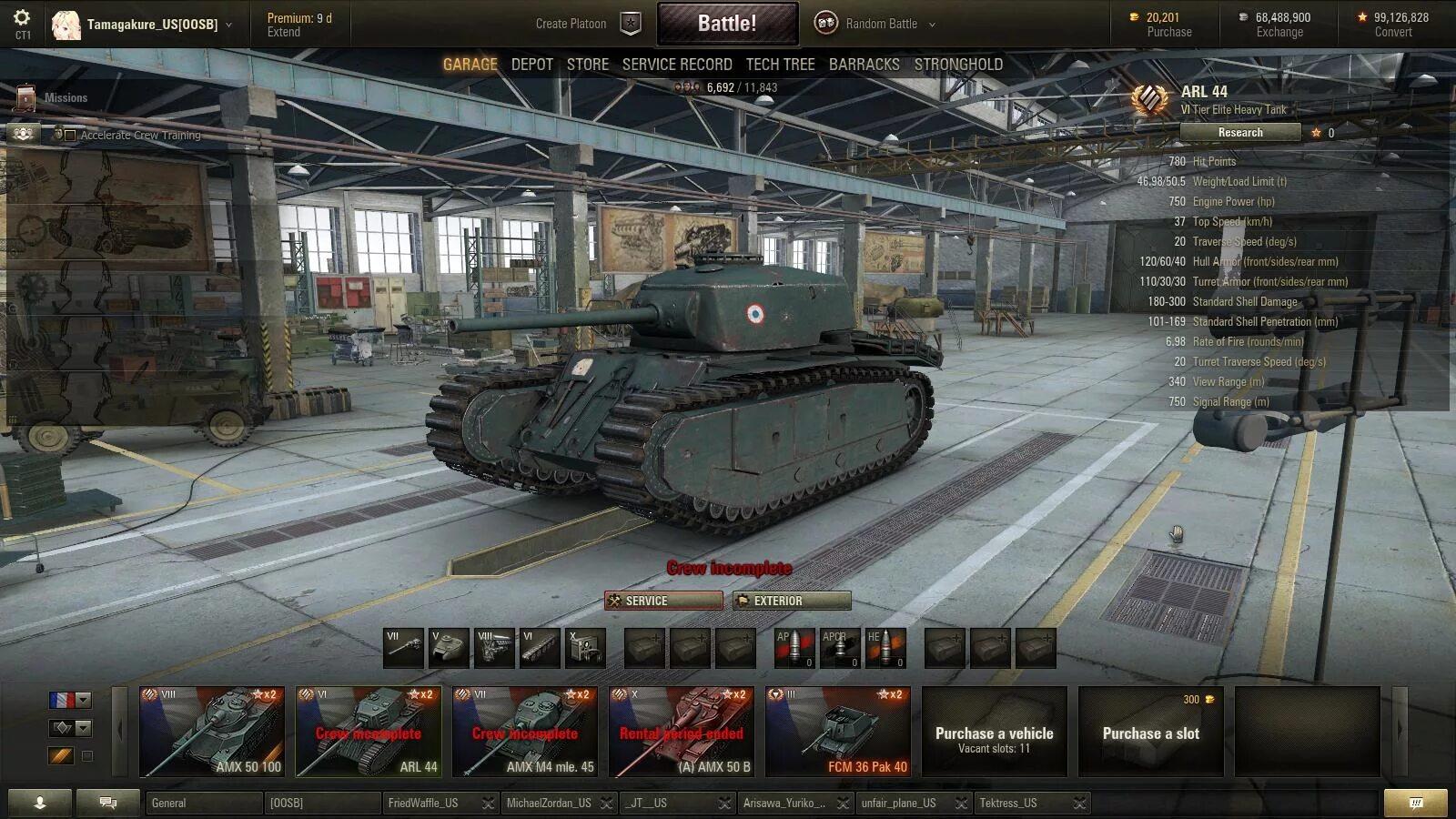Image resolution: width=1456 pixels, height=819 pixels.
Task: Open the Stronghold tab
Action: coord(958,65)
